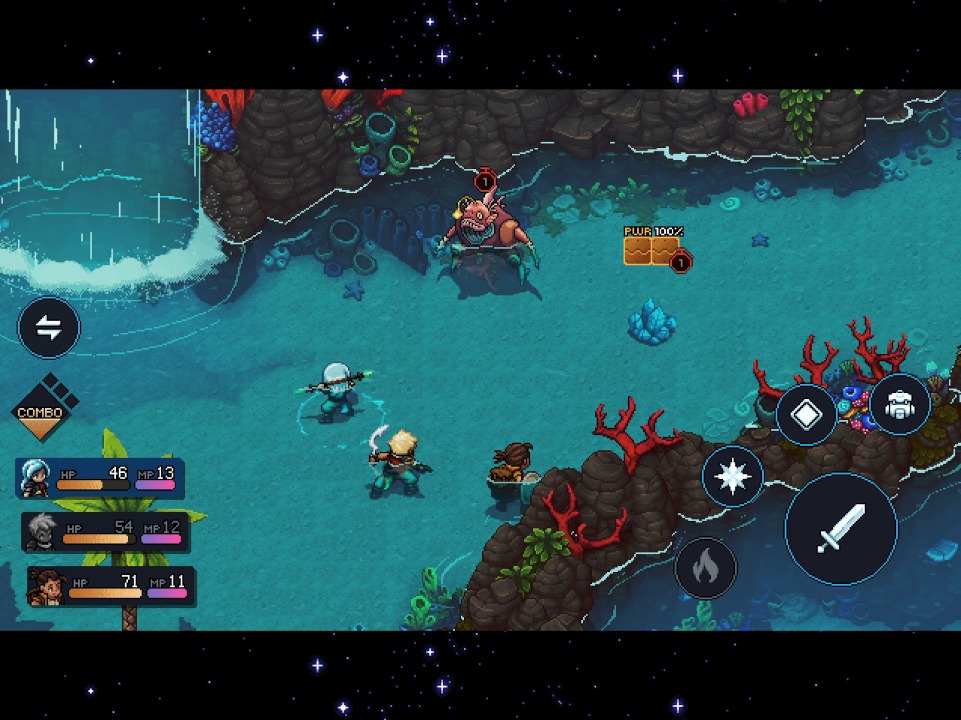
Task: Tap the swap arrows button
Action: 49,327
